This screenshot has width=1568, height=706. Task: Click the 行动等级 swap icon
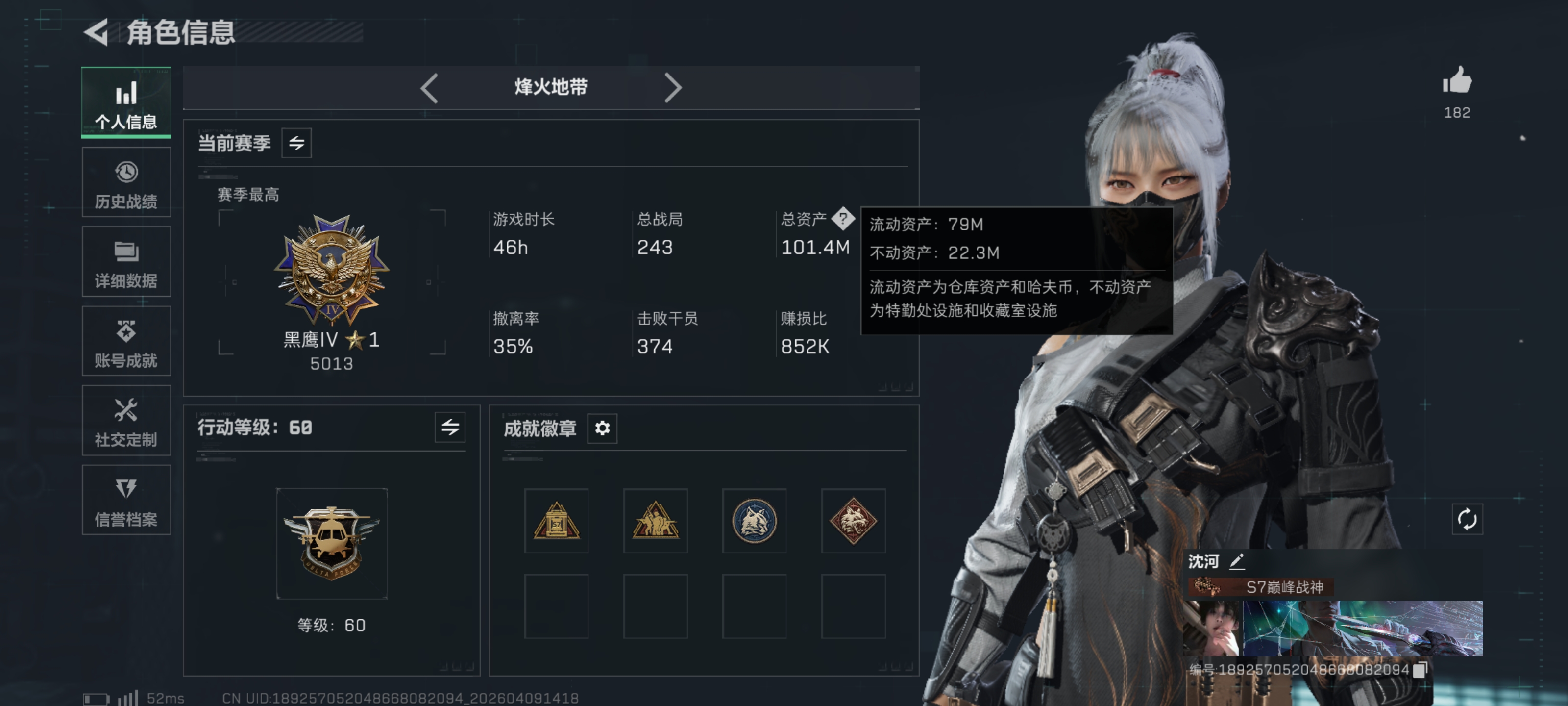click(x=449, y=428)
